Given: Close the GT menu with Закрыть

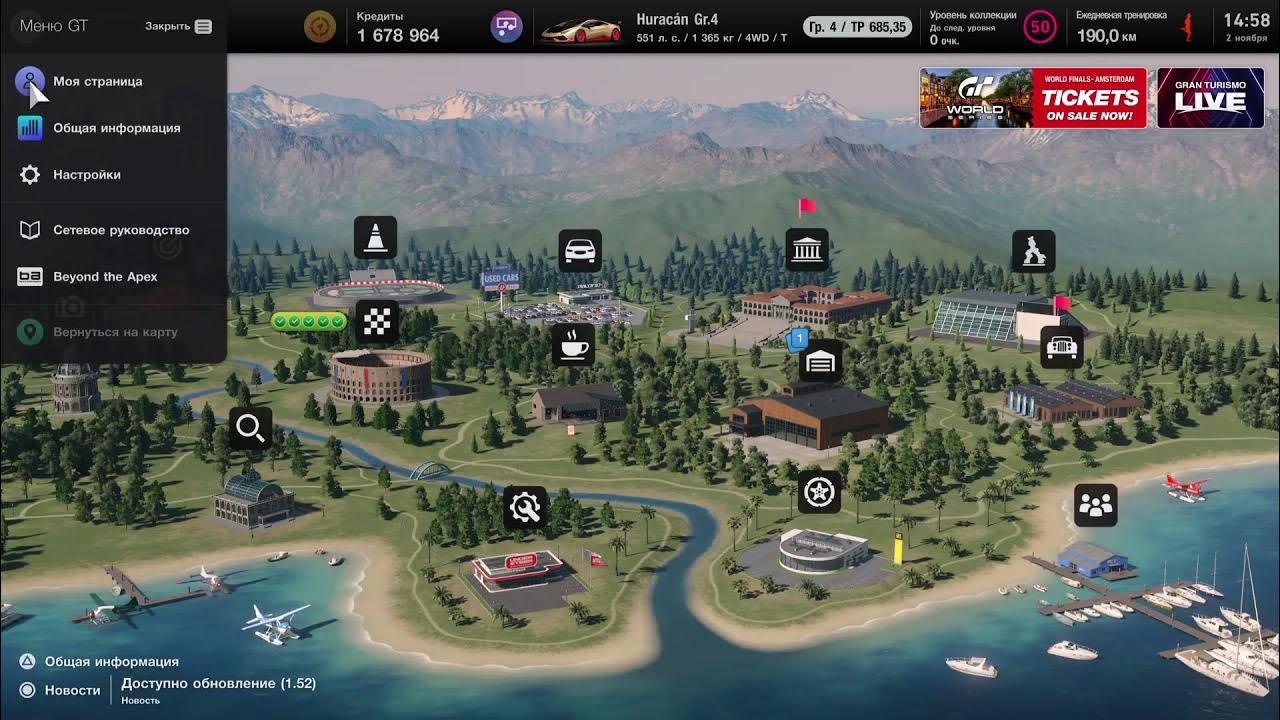Looking at the screenshot, I should point(178,26).
